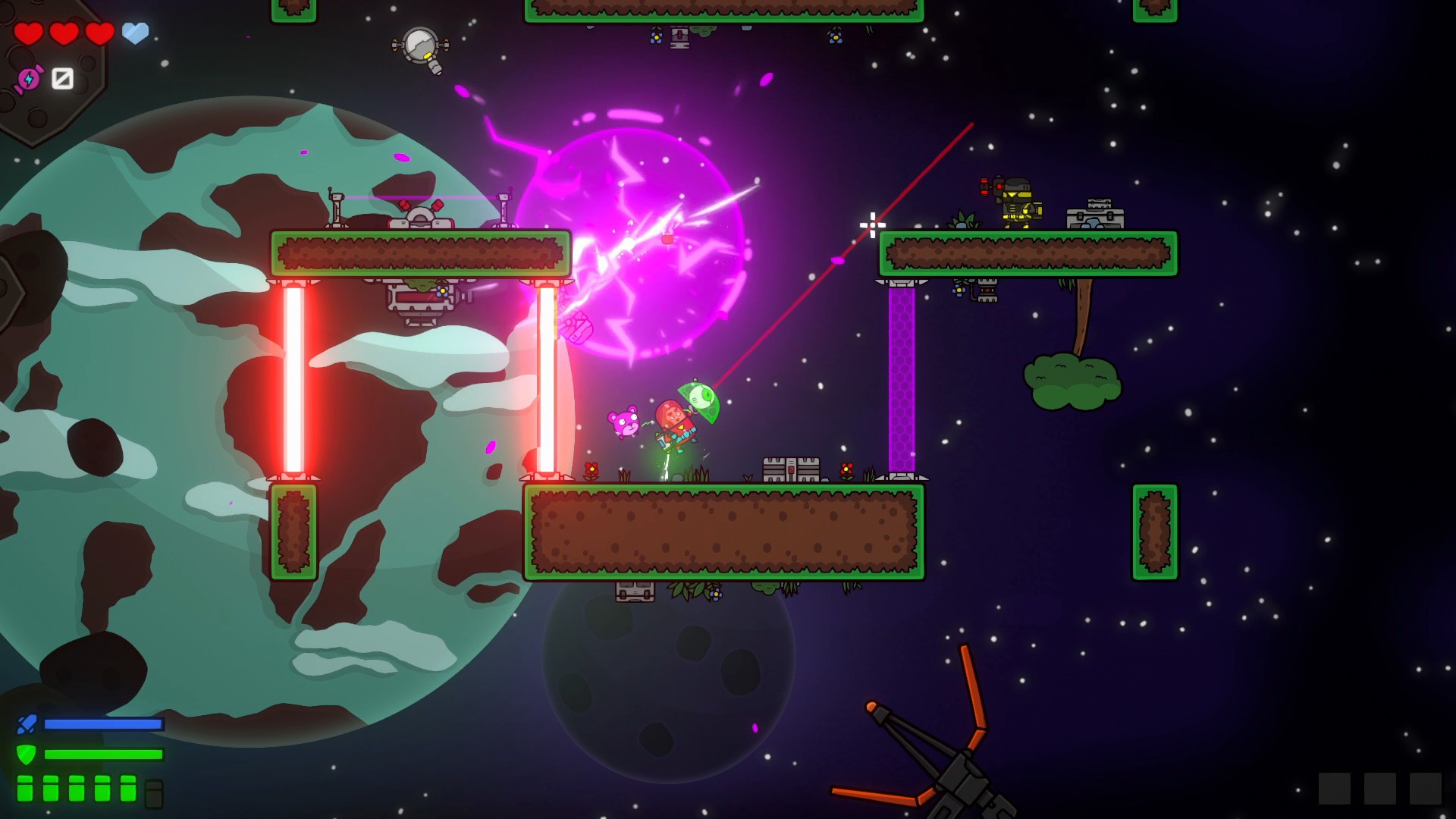
Task: Click the white slashed square icon
Action: (x=62, y=78)
